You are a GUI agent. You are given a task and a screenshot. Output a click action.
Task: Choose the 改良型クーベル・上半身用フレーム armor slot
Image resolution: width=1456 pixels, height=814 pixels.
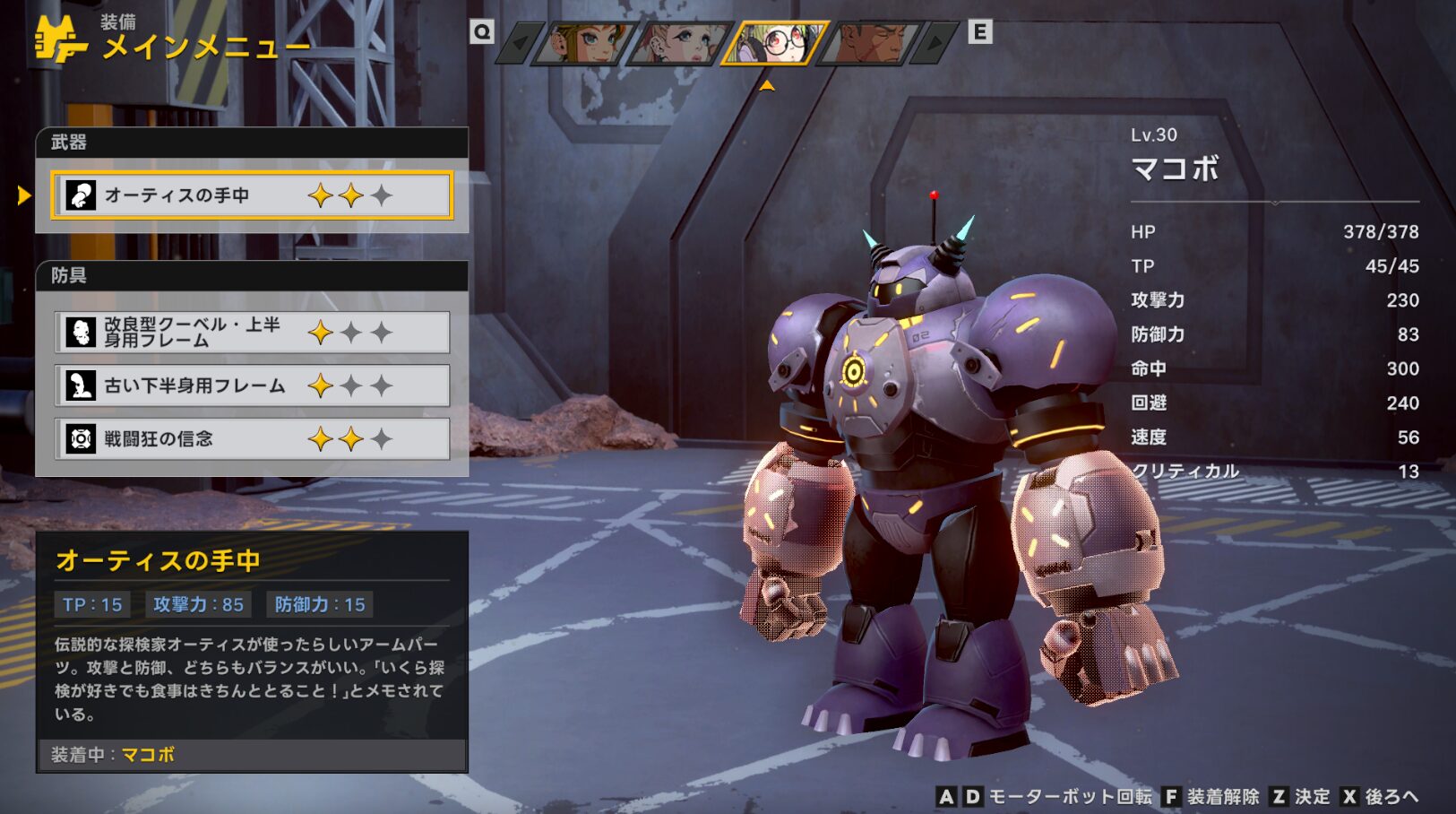point(252,333)
